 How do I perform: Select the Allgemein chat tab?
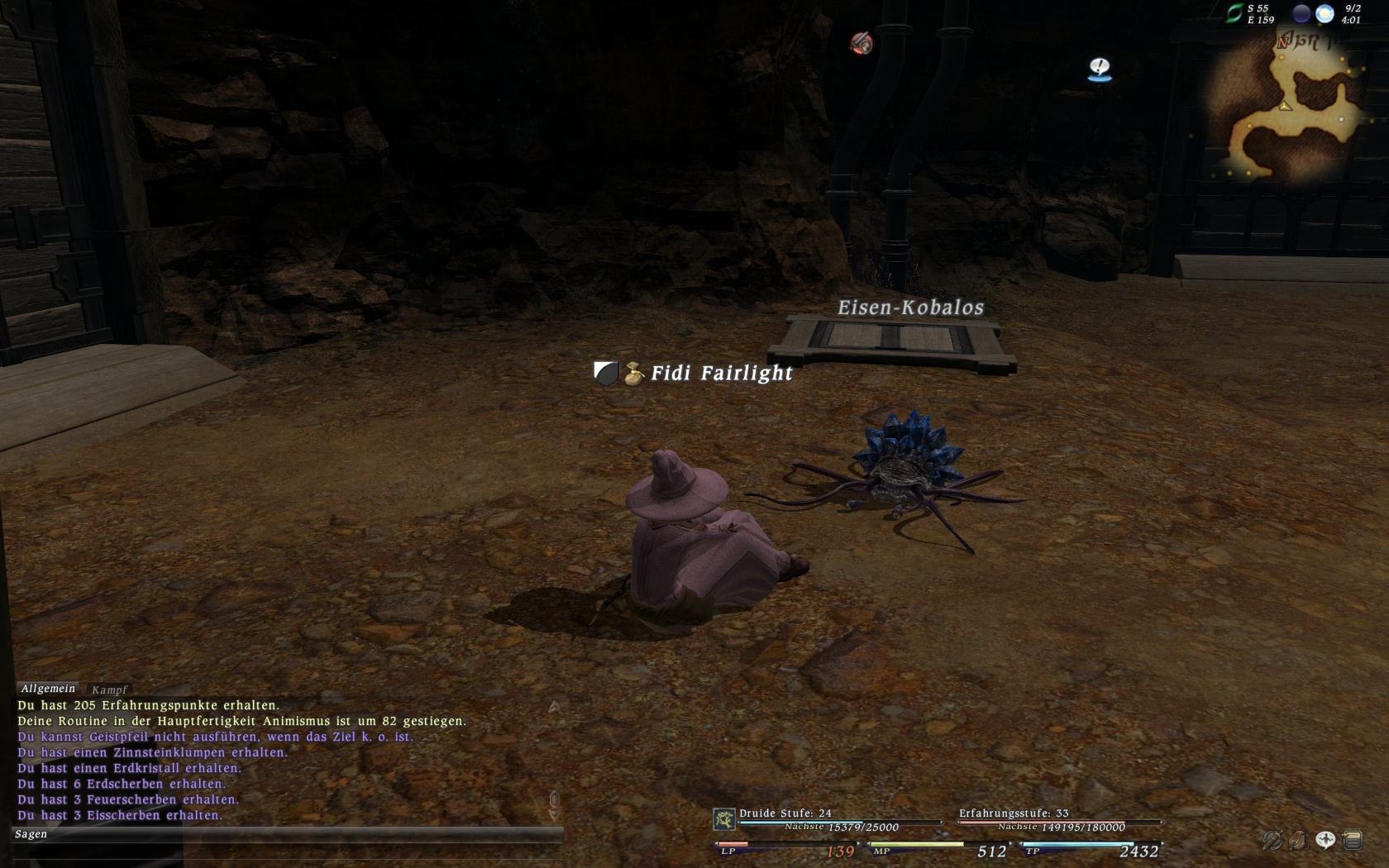tap(48, 689)
